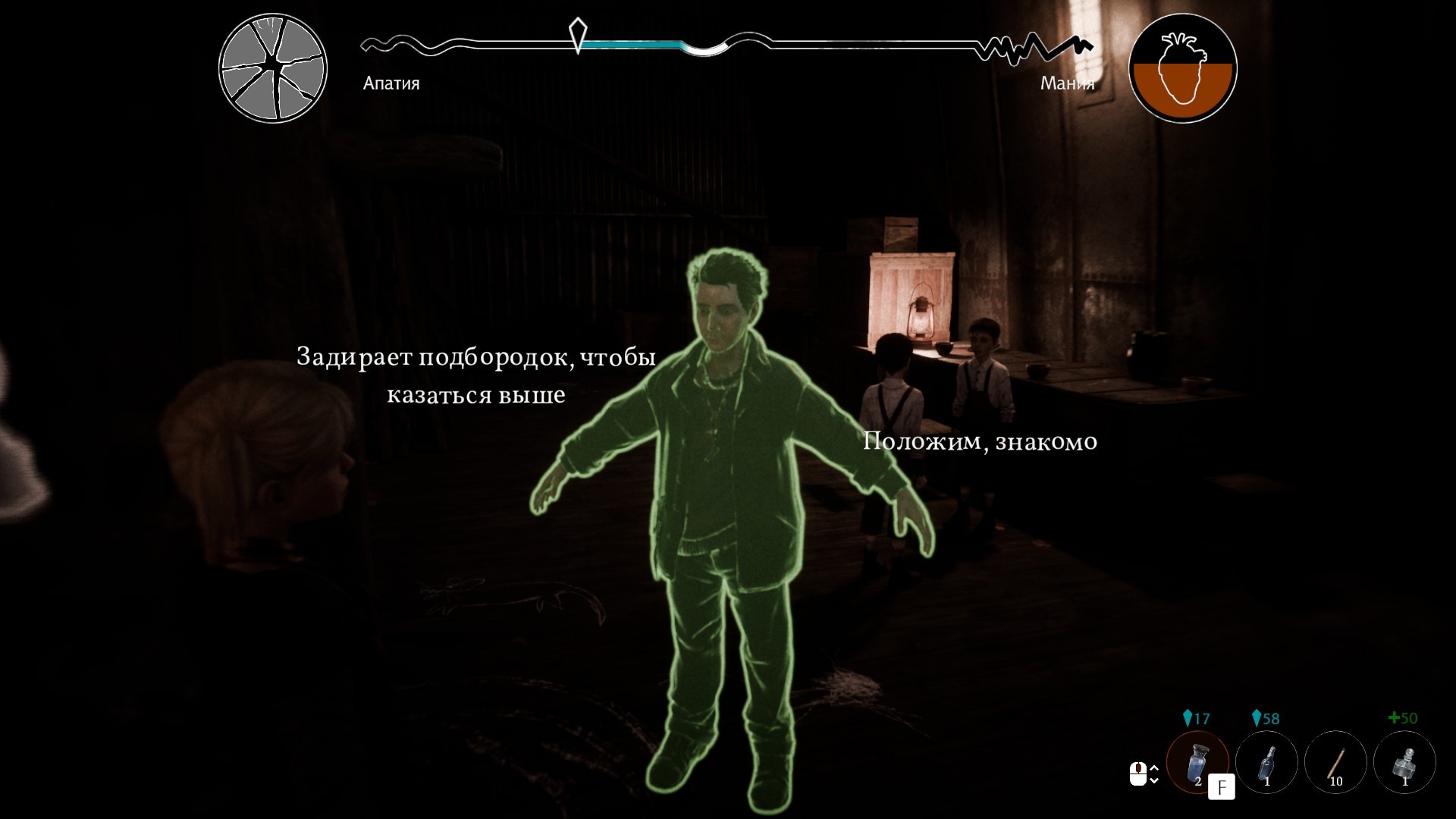This screenshot has height=819, width=1456.
Task: Choose the wooden stick slot holding 10
Action: [x=1335, y=761]
